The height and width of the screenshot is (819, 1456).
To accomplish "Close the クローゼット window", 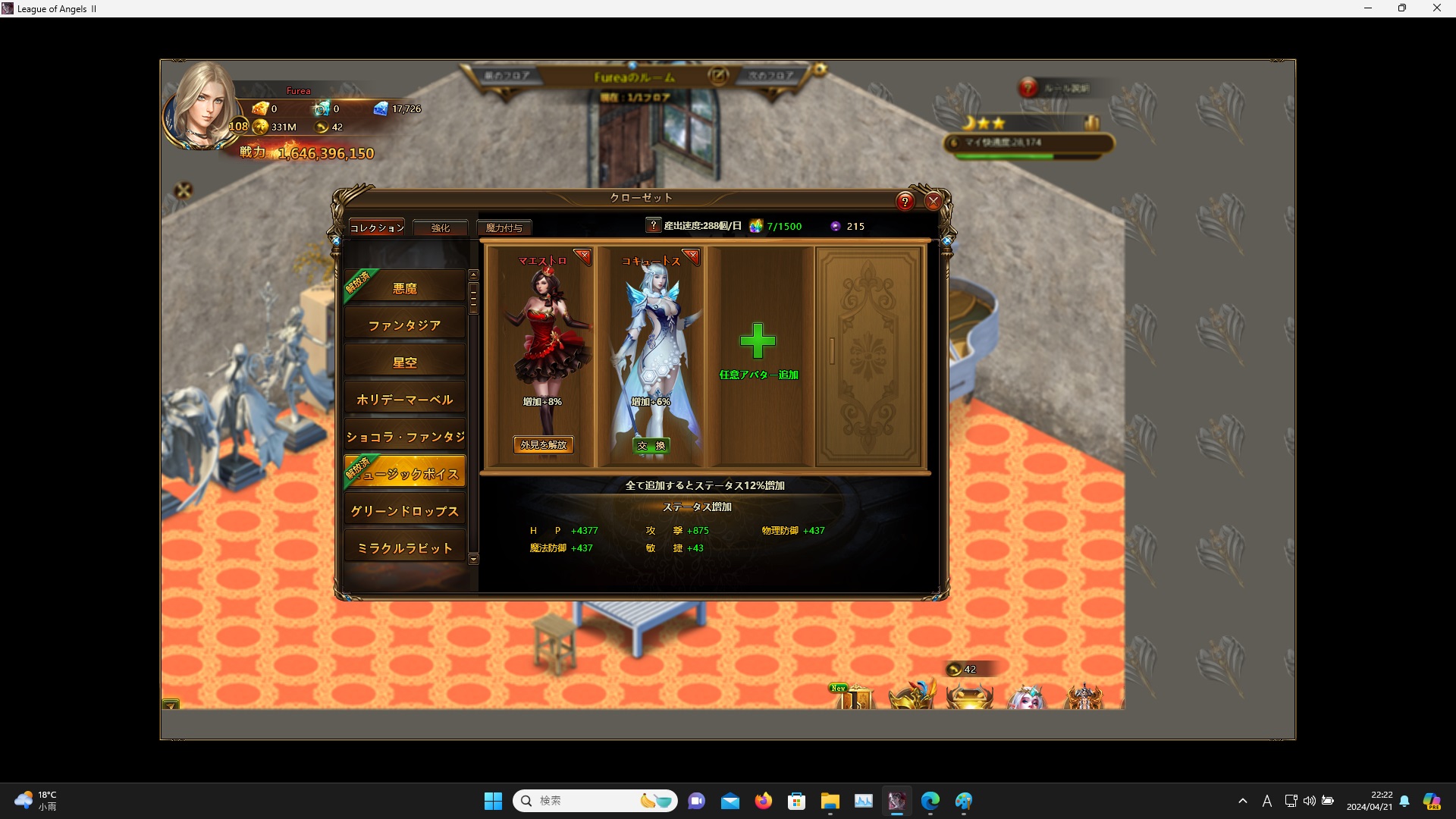I will click(934, 202).
